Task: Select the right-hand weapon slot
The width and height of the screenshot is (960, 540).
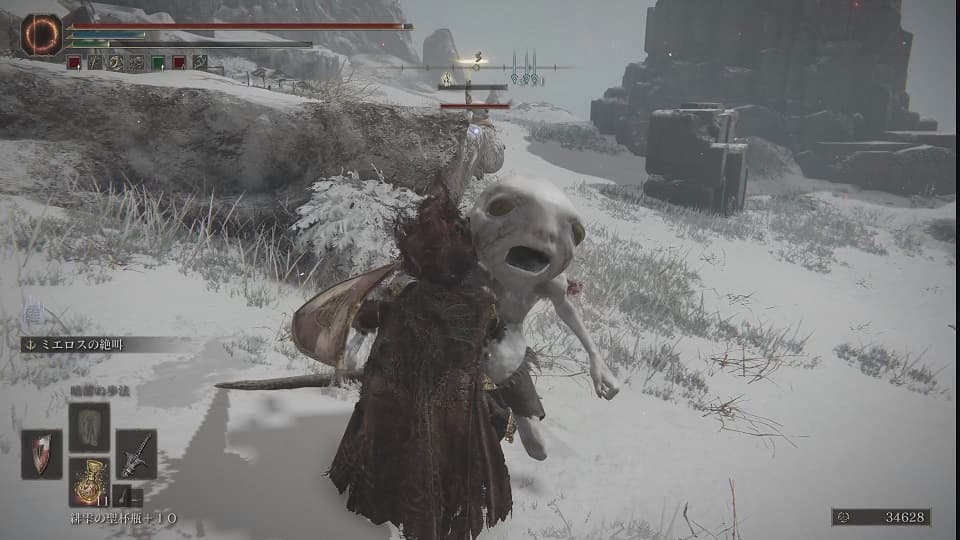Action: (136, 454)
